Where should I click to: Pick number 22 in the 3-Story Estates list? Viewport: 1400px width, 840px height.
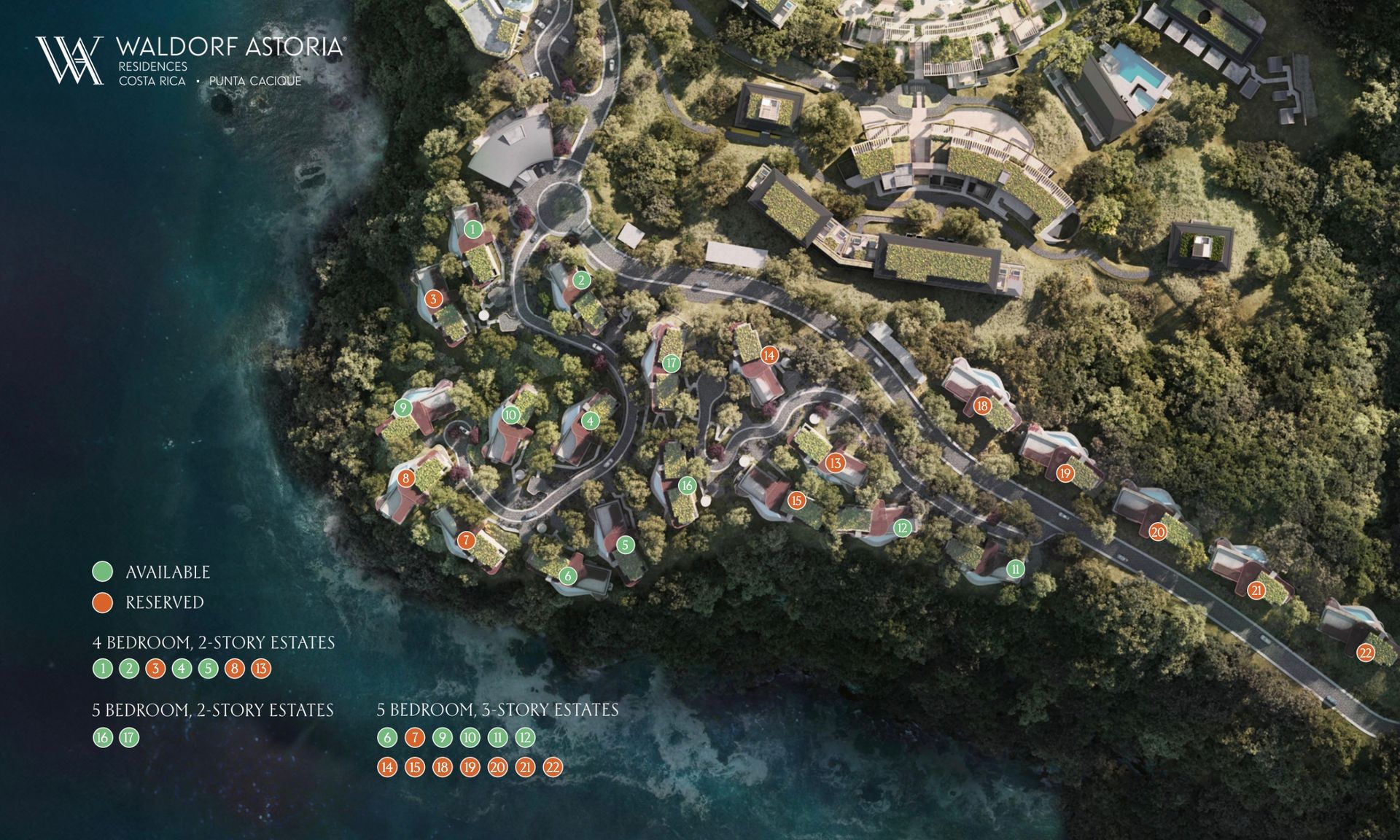pos(553,767)
